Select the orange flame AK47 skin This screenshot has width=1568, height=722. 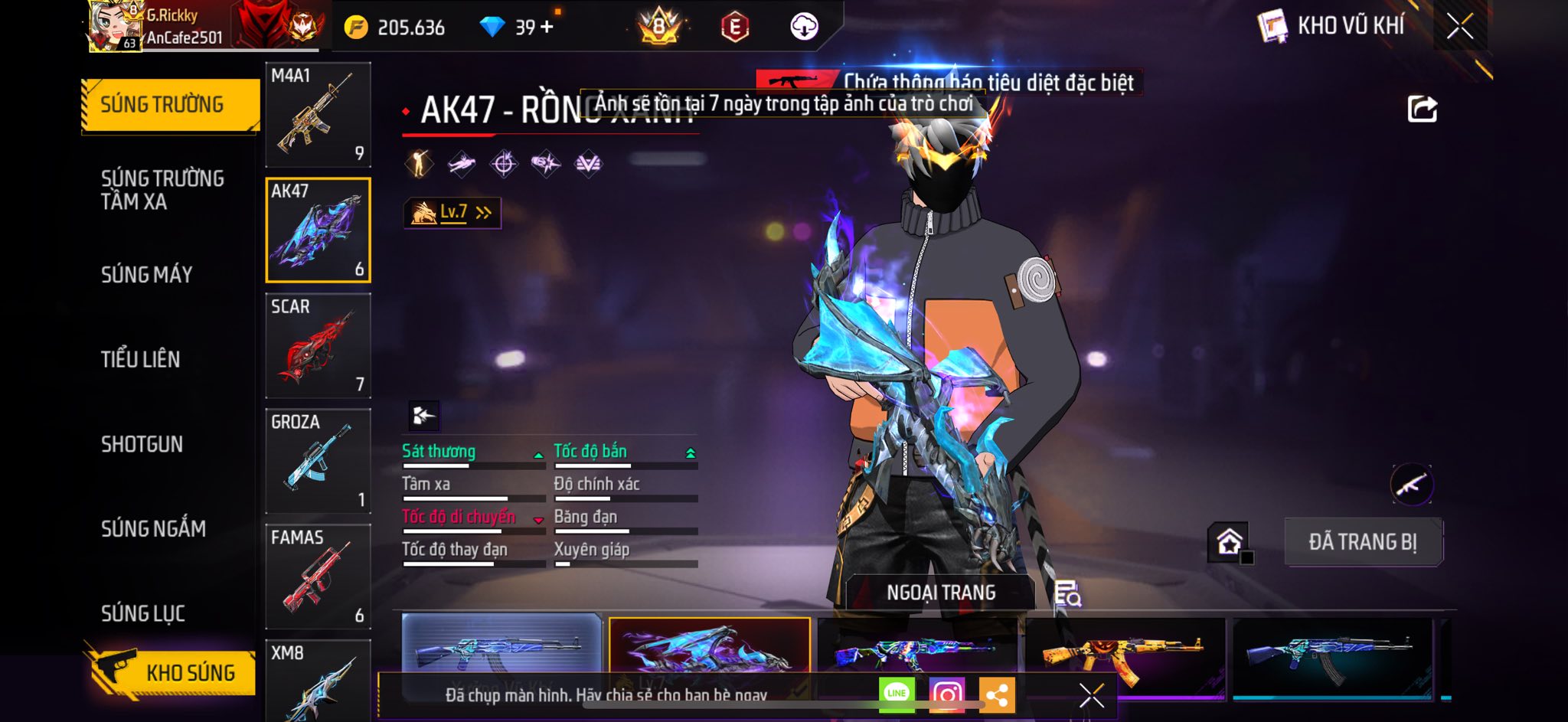pyautogui.click(x=1124, y=653)
